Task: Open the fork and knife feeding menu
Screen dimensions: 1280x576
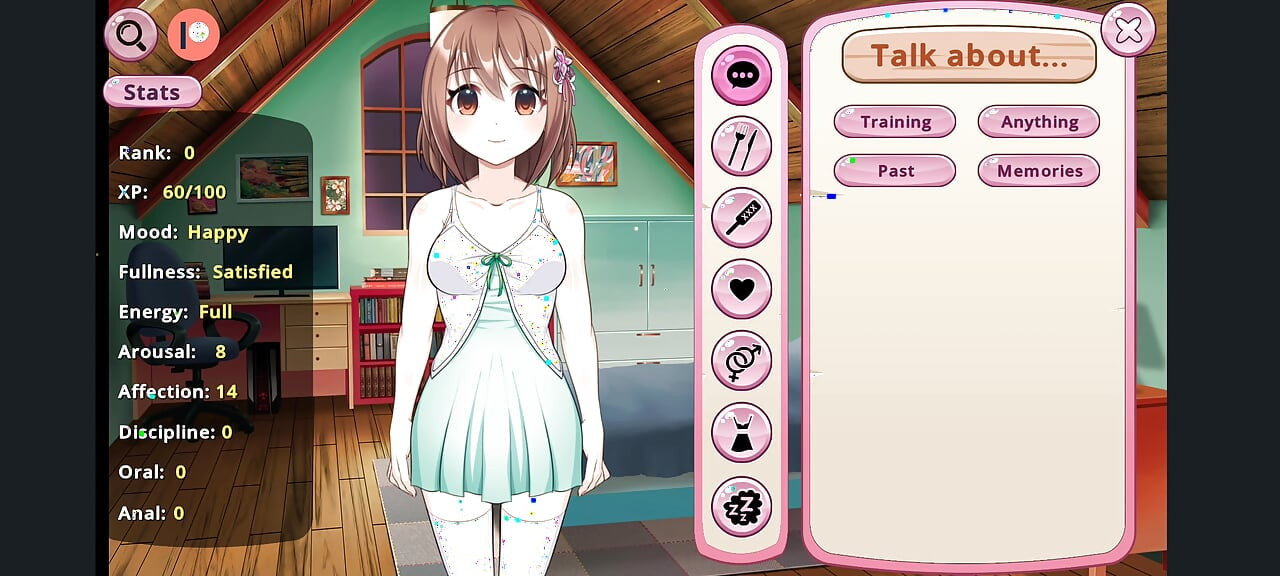Action: tap(741, 146)
